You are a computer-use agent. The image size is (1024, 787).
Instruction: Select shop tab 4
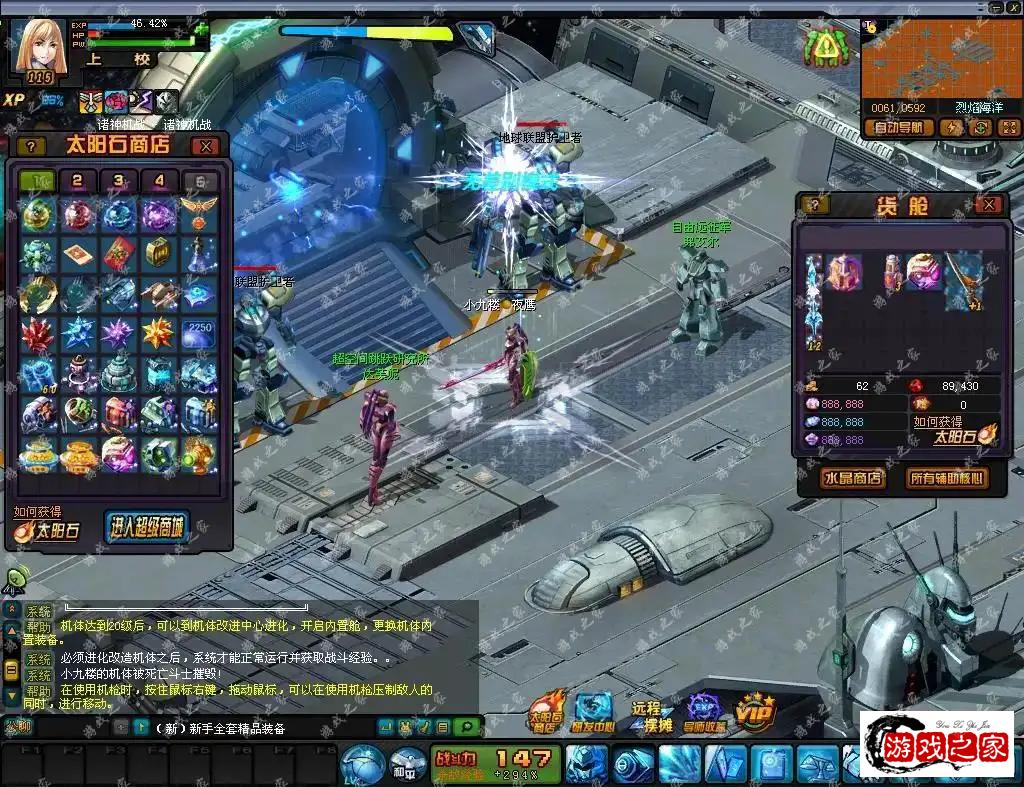(159, 181)
